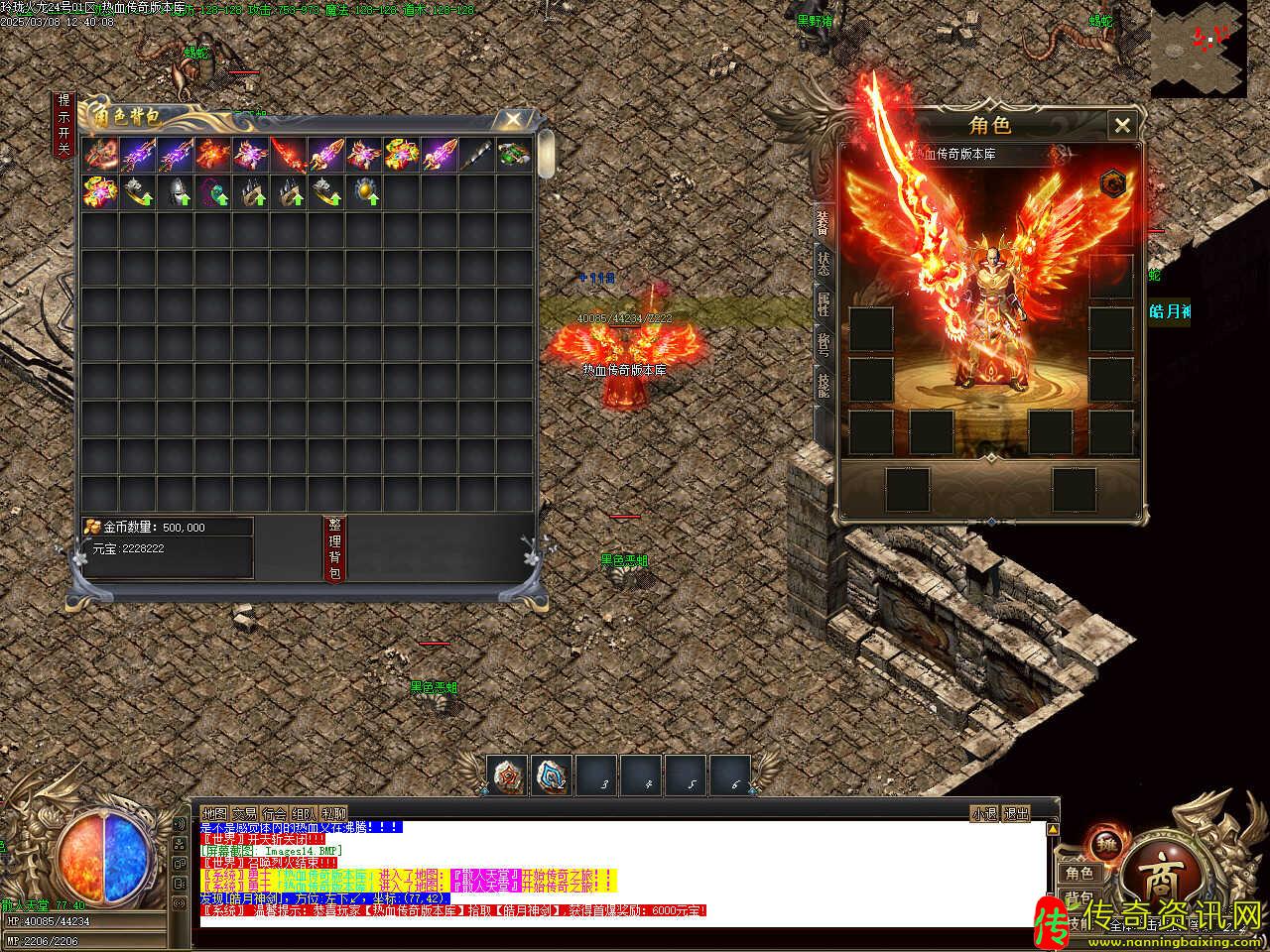Switch chat to the 私聊 private channel

[333, 813]
